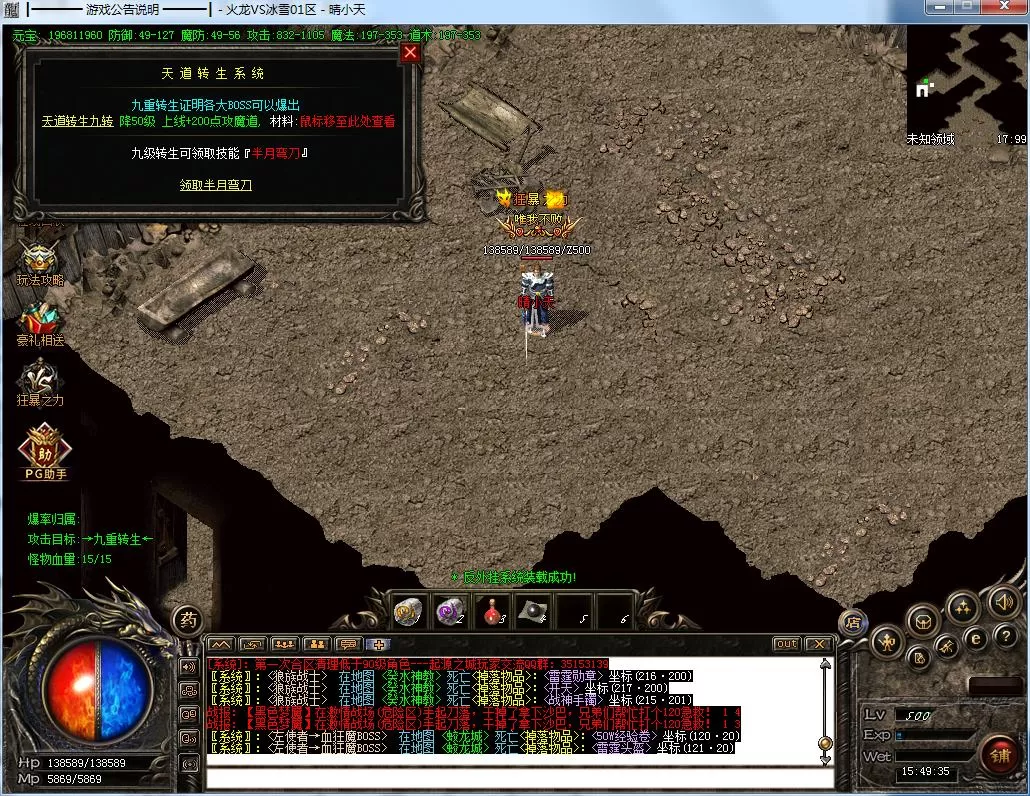Screen dimensions: 1030x796
Task: Close the chat panel with its X button
Action: pyautogui.click(x=818, y=644)
